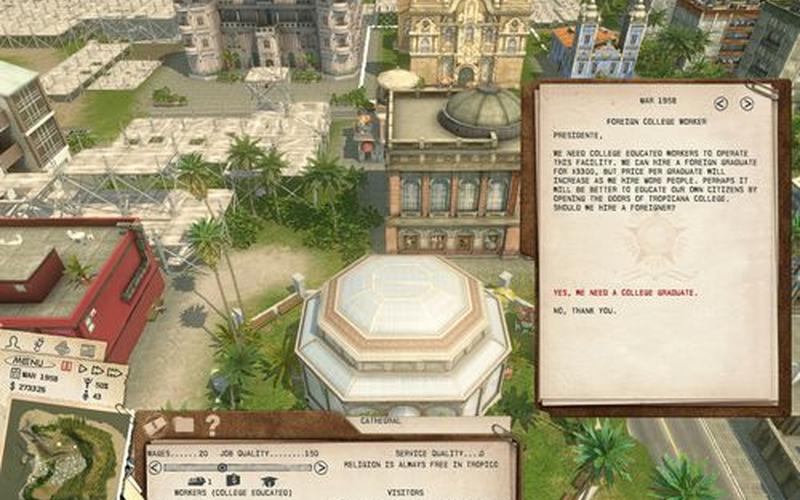
Task: Go to next letter page arrow
Action: point(747,103)
